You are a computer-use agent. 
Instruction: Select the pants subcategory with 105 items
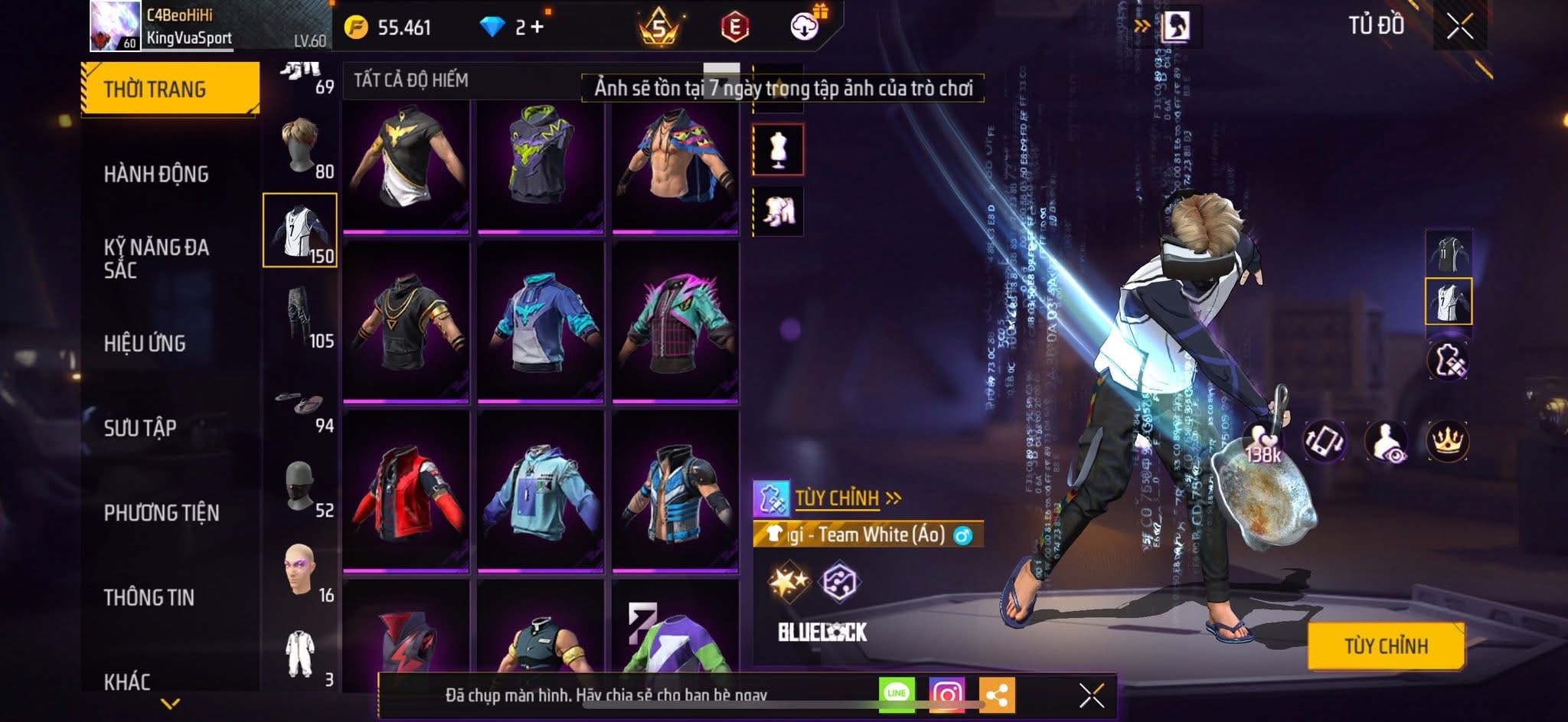301,316
